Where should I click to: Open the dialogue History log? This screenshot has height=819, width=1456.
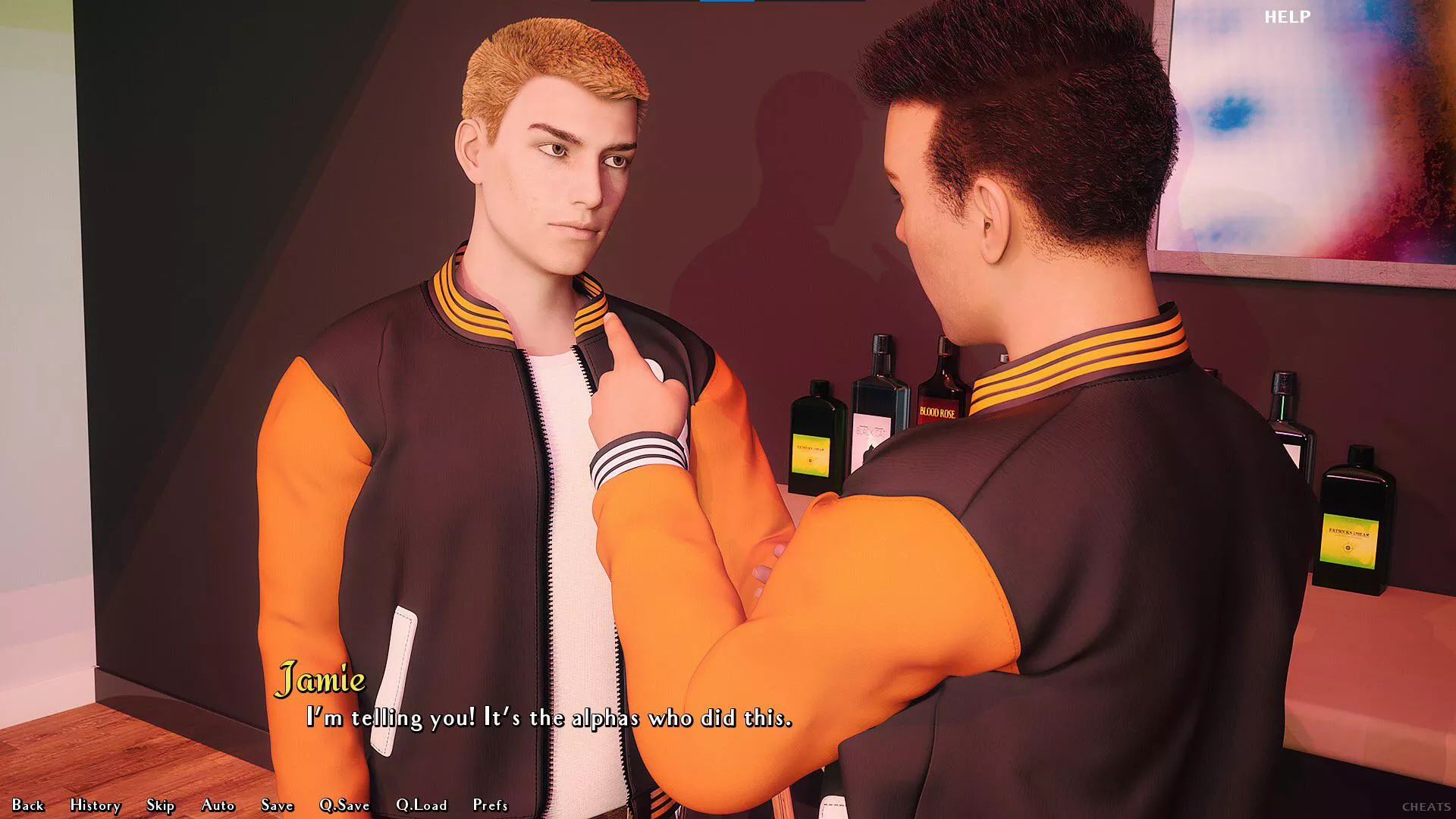[x=96, y=805]
